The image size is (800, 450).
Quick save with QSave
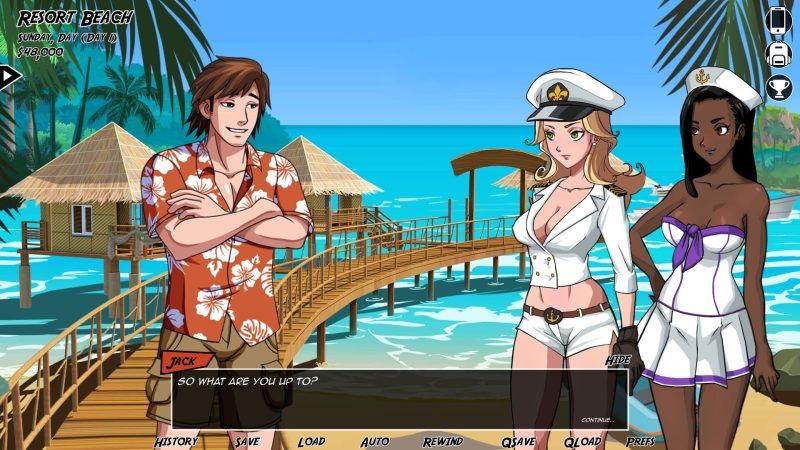[518, 441]
